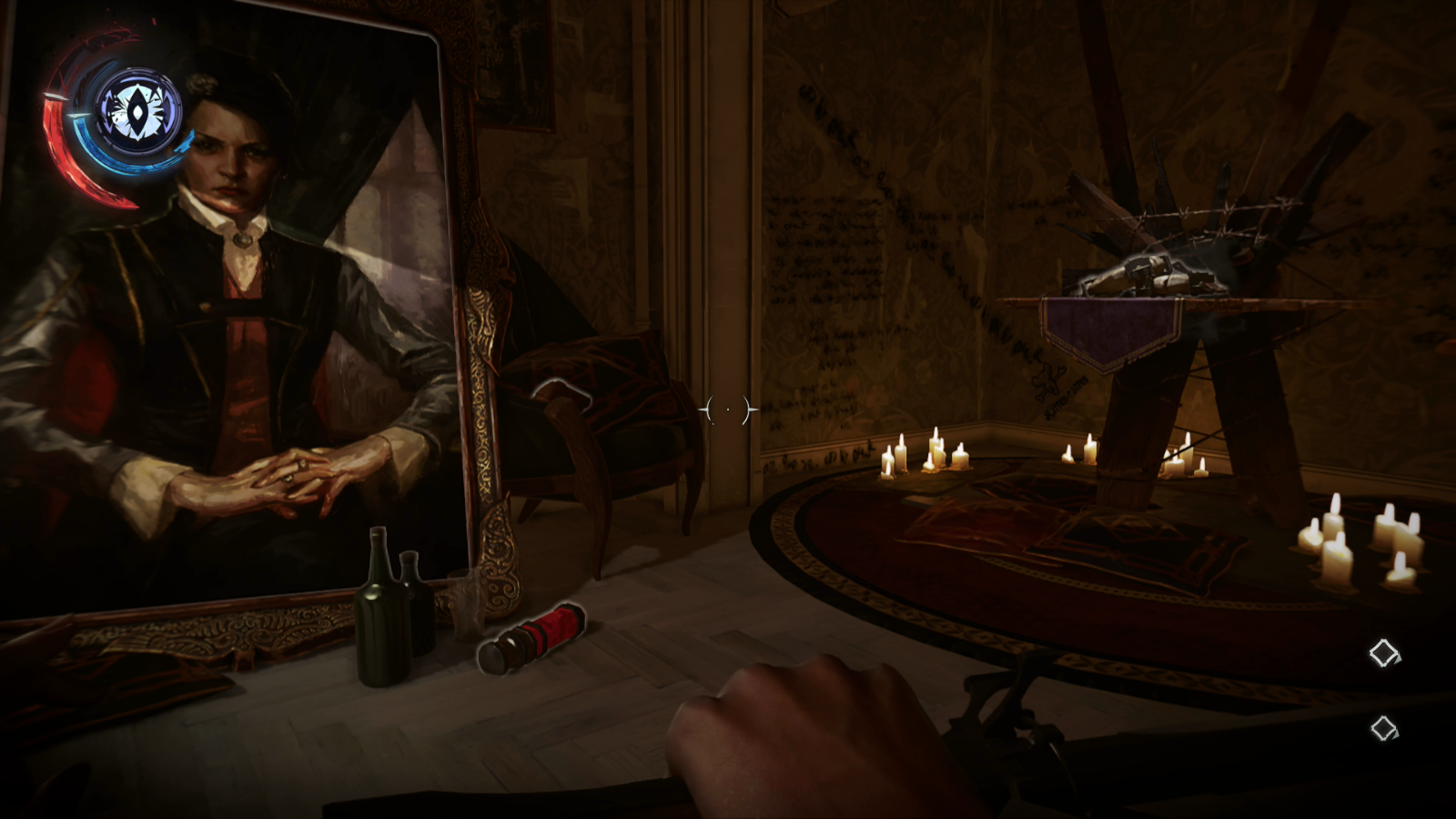Click the small arrow beside the lower diamond marker
This screenshot has width=1456, height=819.
click(1396, 735)
